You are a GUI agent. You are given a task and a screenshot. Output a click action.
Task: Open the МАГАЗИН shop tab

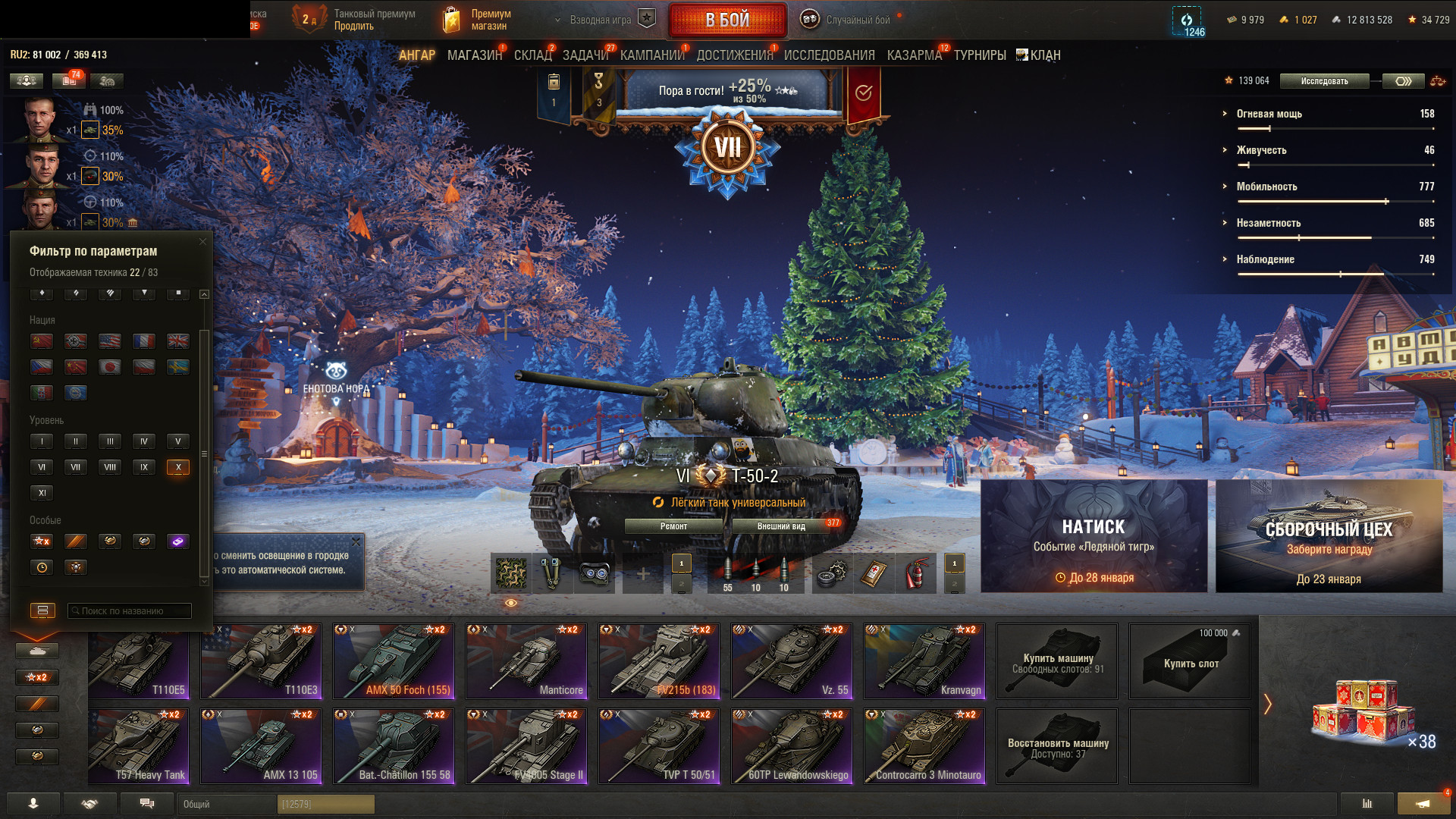[x=474, y=55]
